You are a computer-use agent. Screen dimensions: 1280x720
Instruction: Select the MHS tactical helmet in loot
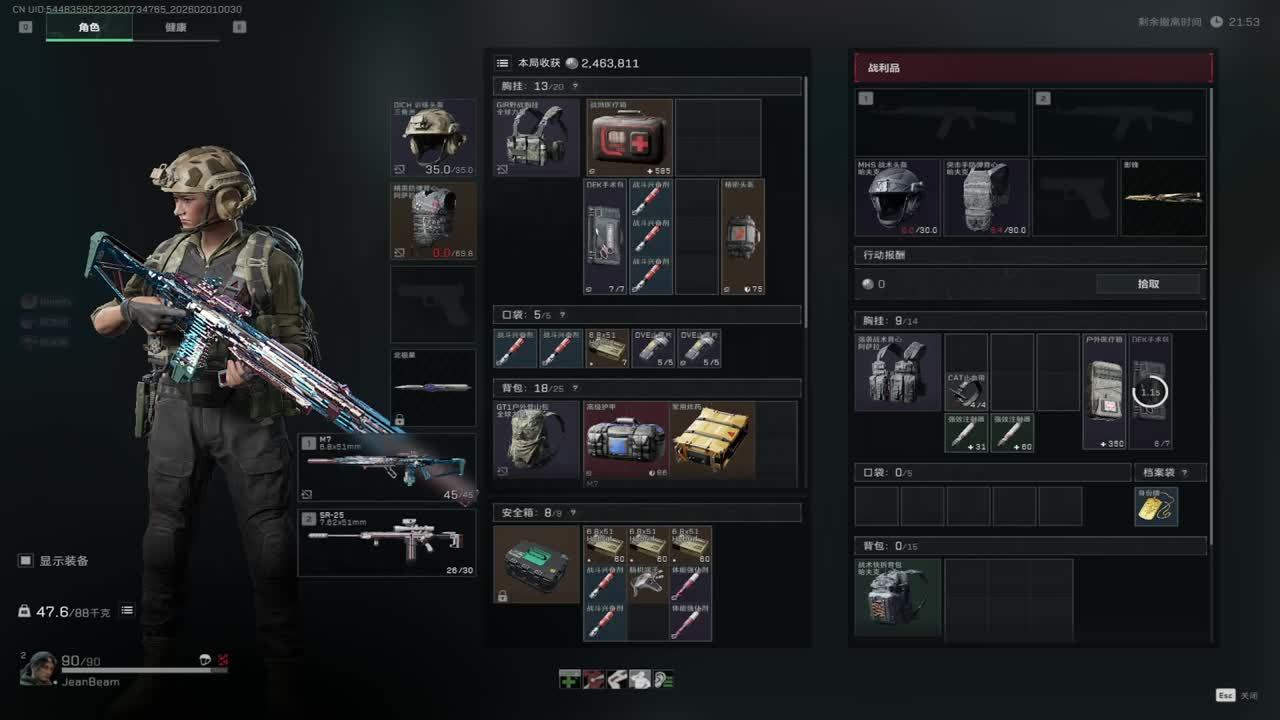(898, 198)
